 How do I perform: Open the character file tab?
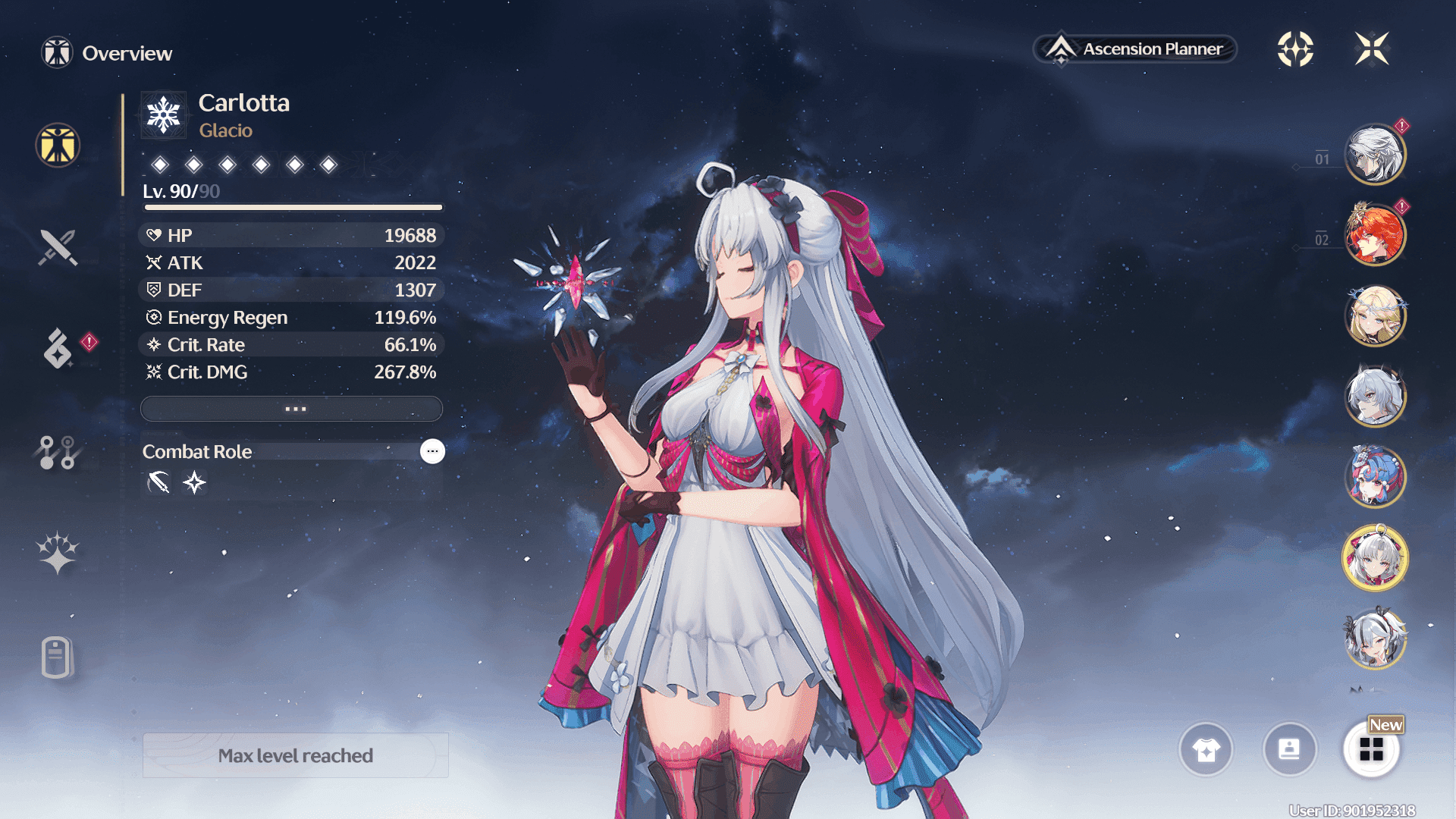(57, 657)
